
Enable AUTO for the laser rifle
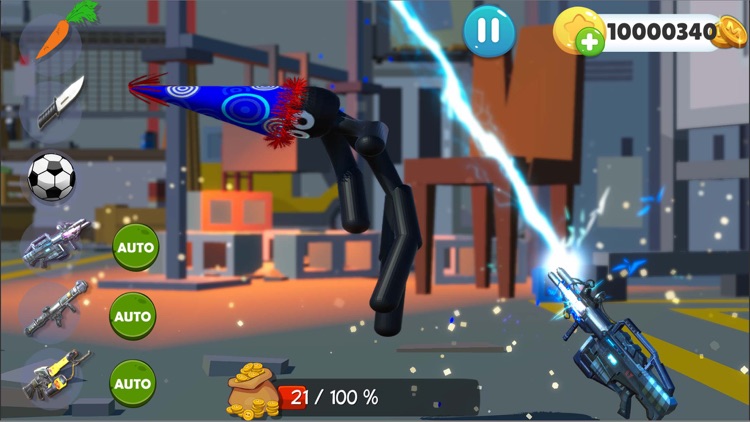(135, 247)
